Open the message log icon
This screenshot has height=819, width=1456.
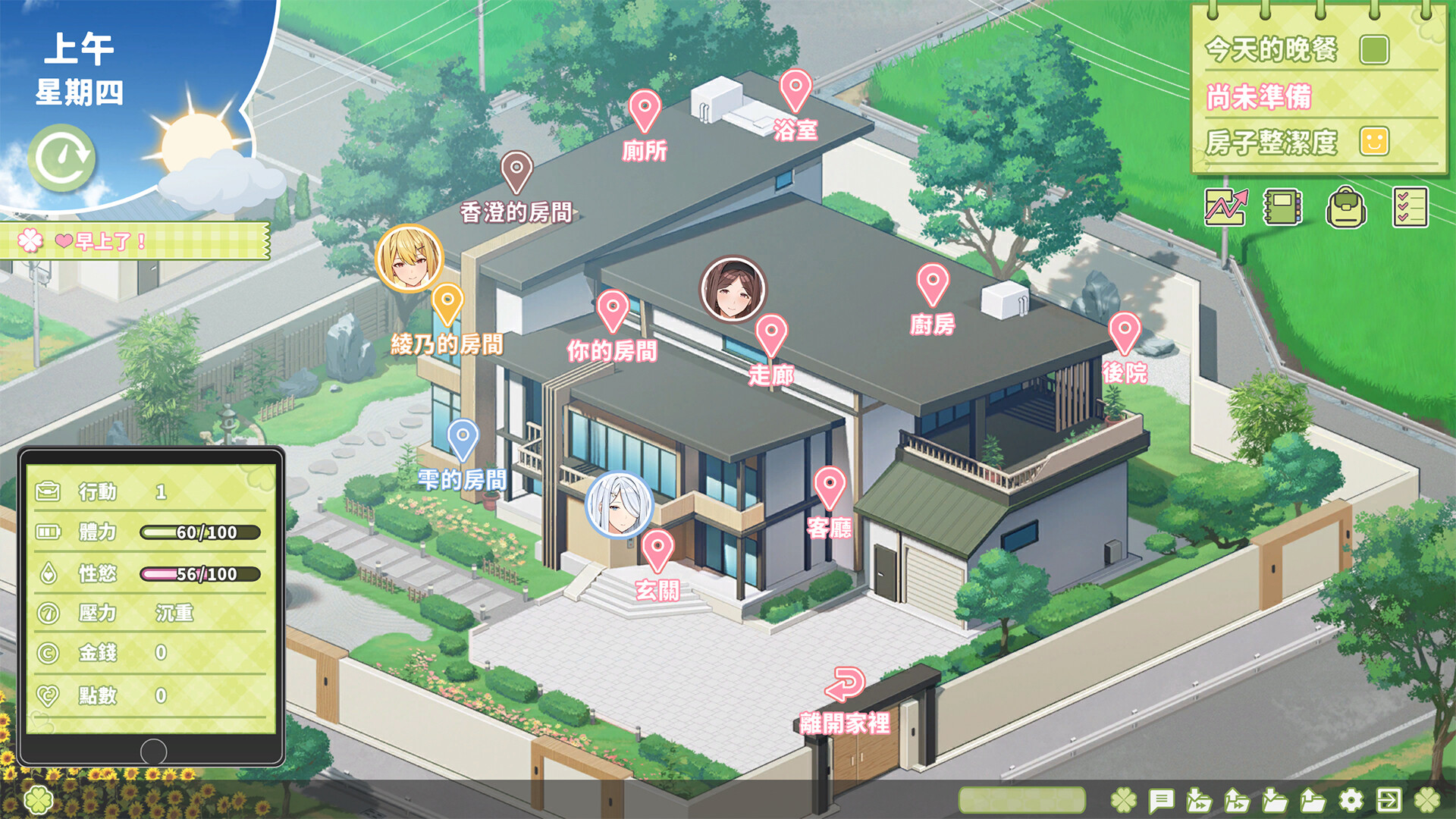(x=1162, y=798)
